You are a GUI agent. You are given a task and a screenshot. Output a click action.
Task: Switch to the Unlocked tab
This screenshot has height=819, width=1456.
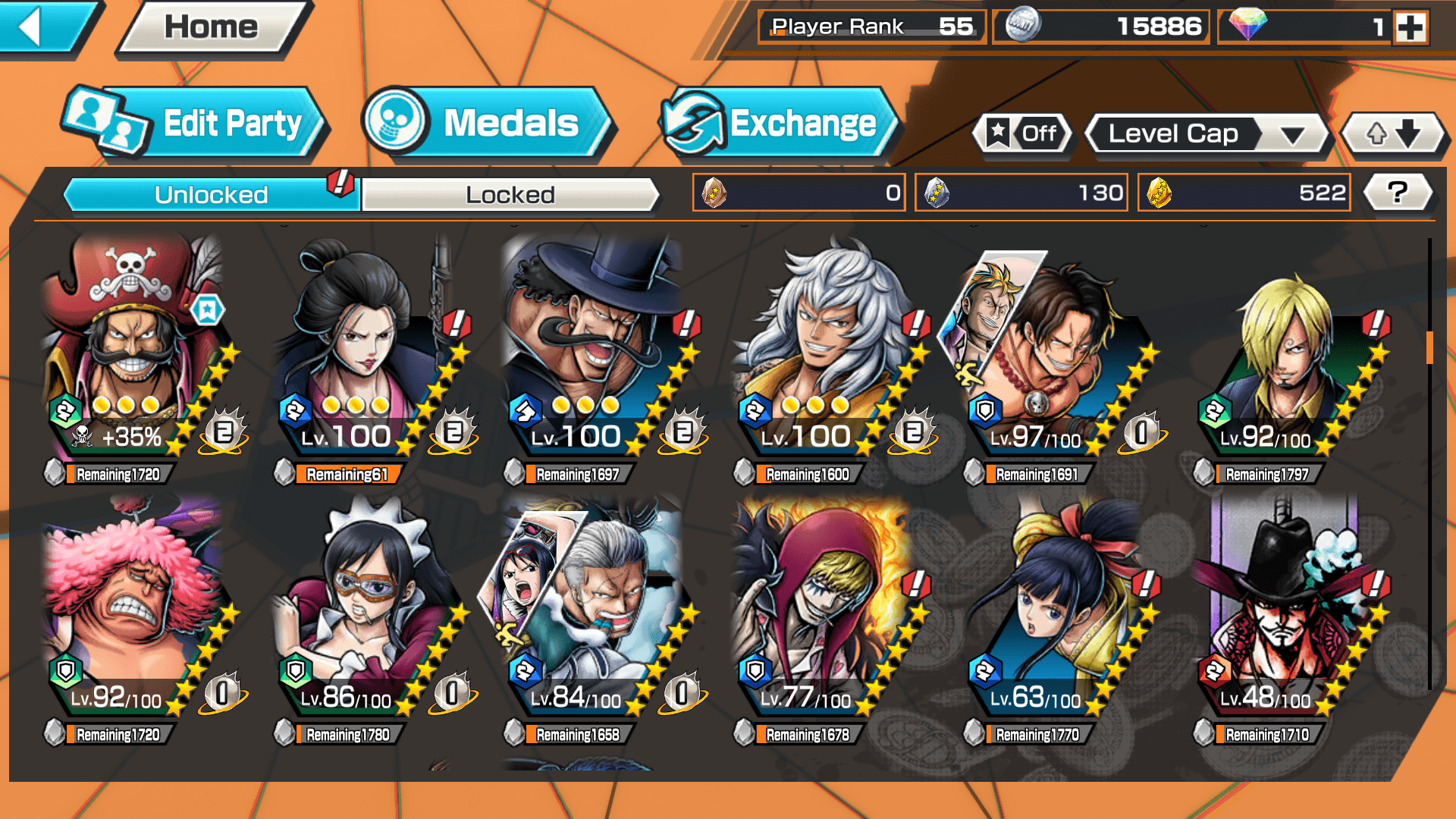pyautogui.click(x=211, y=195)
